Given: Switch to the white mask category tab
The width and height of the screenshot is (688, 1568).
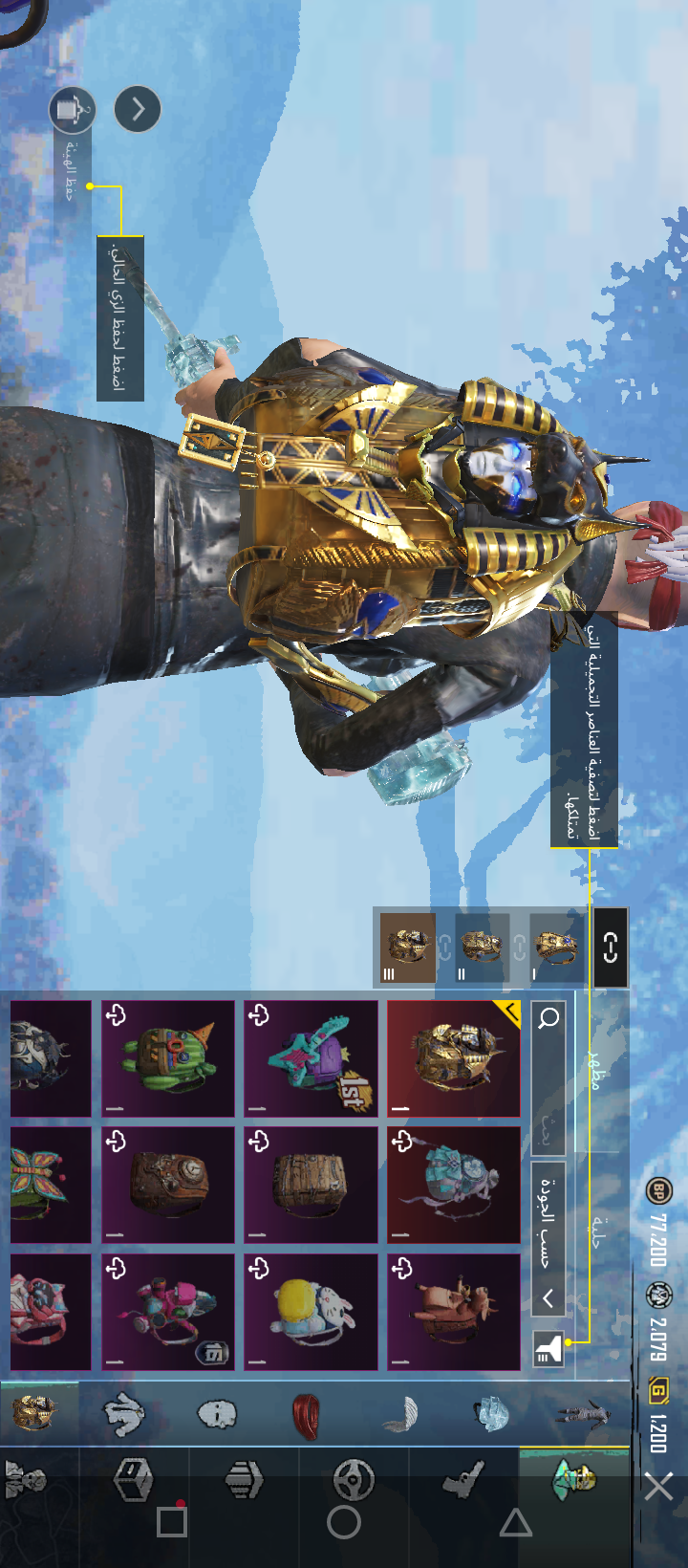Looking at the screenshot, I should [x=217, y=1414].
